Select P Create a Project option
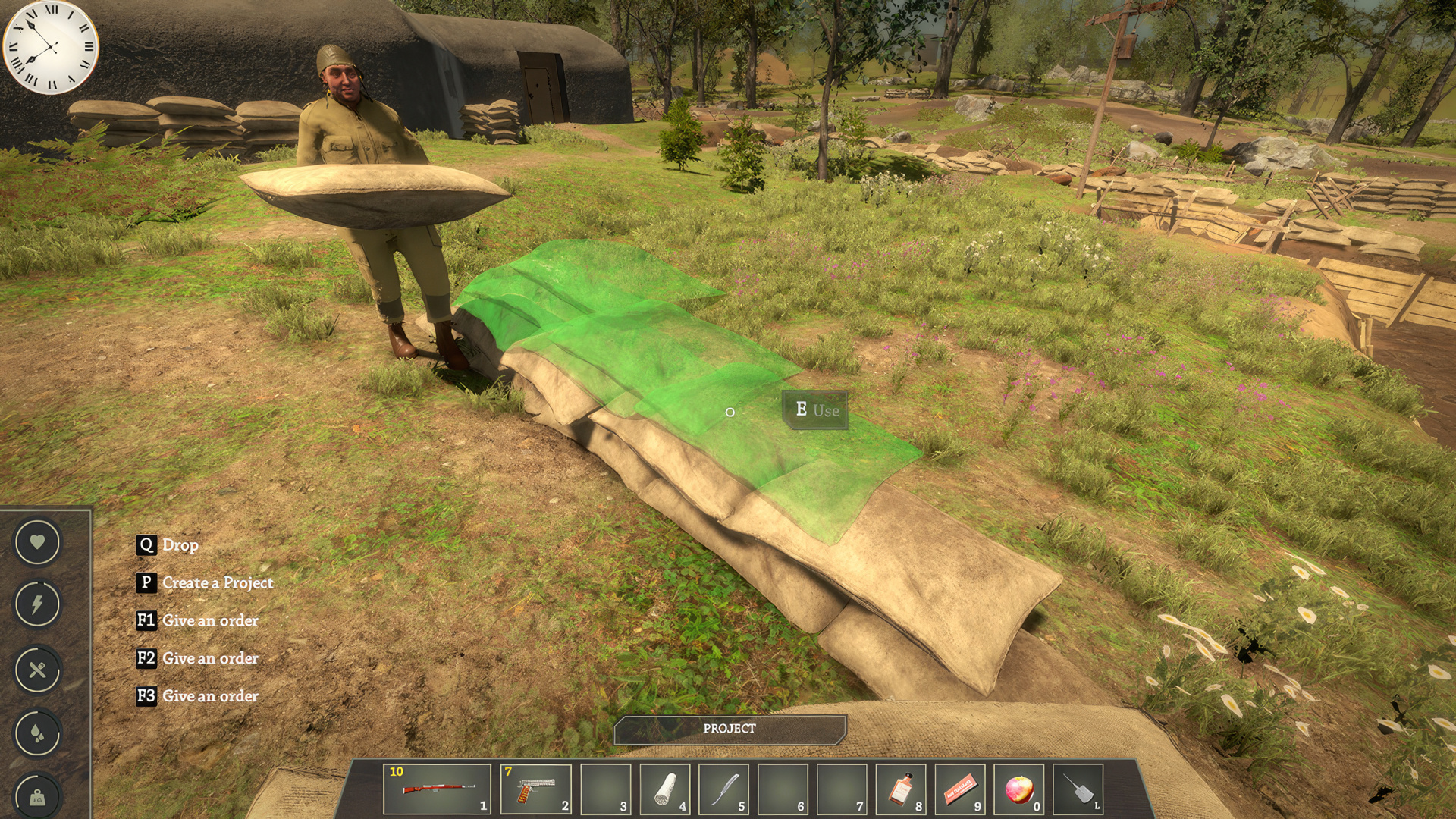The image size is (1456, 819). click(205, 582)
